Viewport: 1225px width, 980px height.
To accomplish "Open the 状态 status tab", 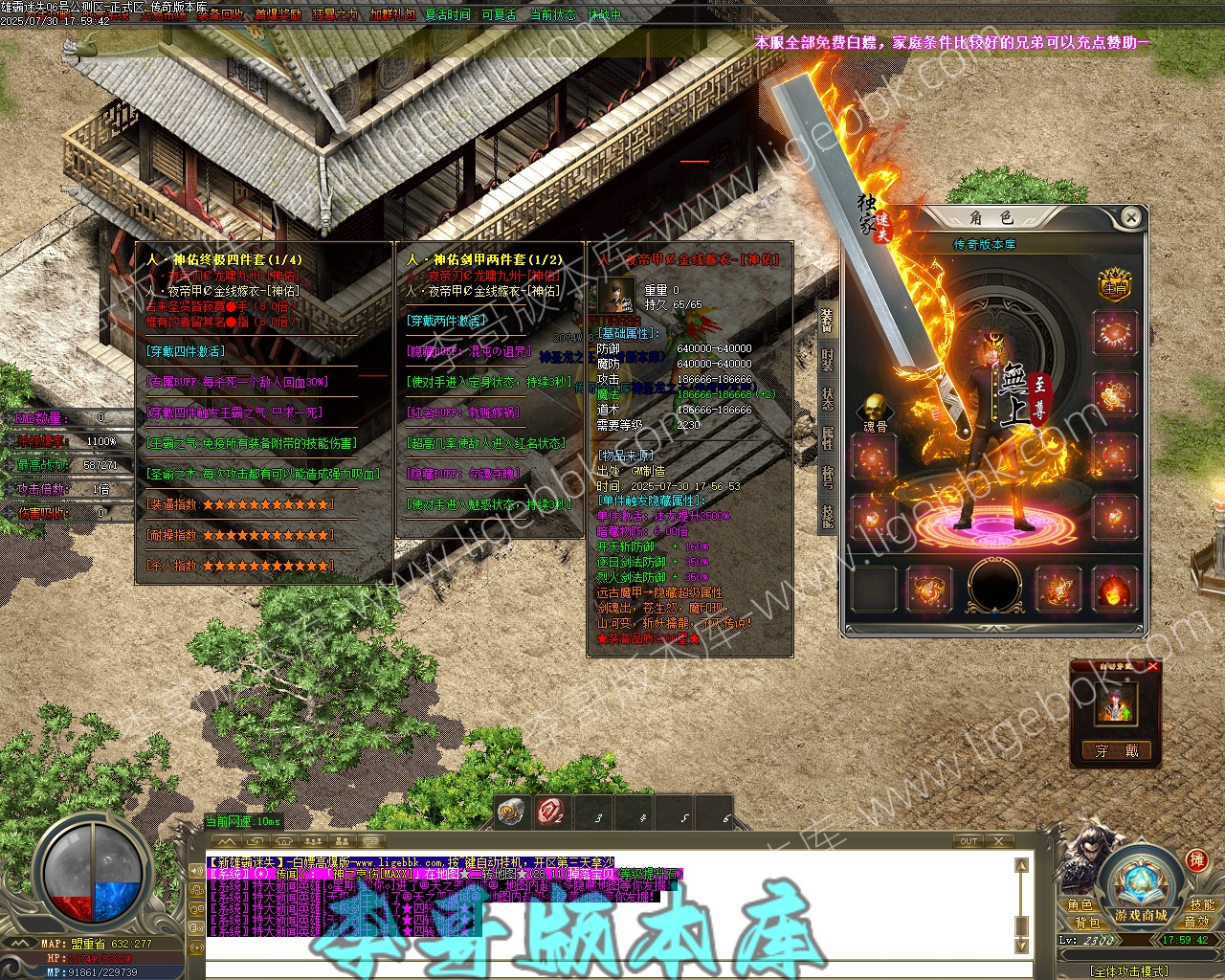I will 827,398.
